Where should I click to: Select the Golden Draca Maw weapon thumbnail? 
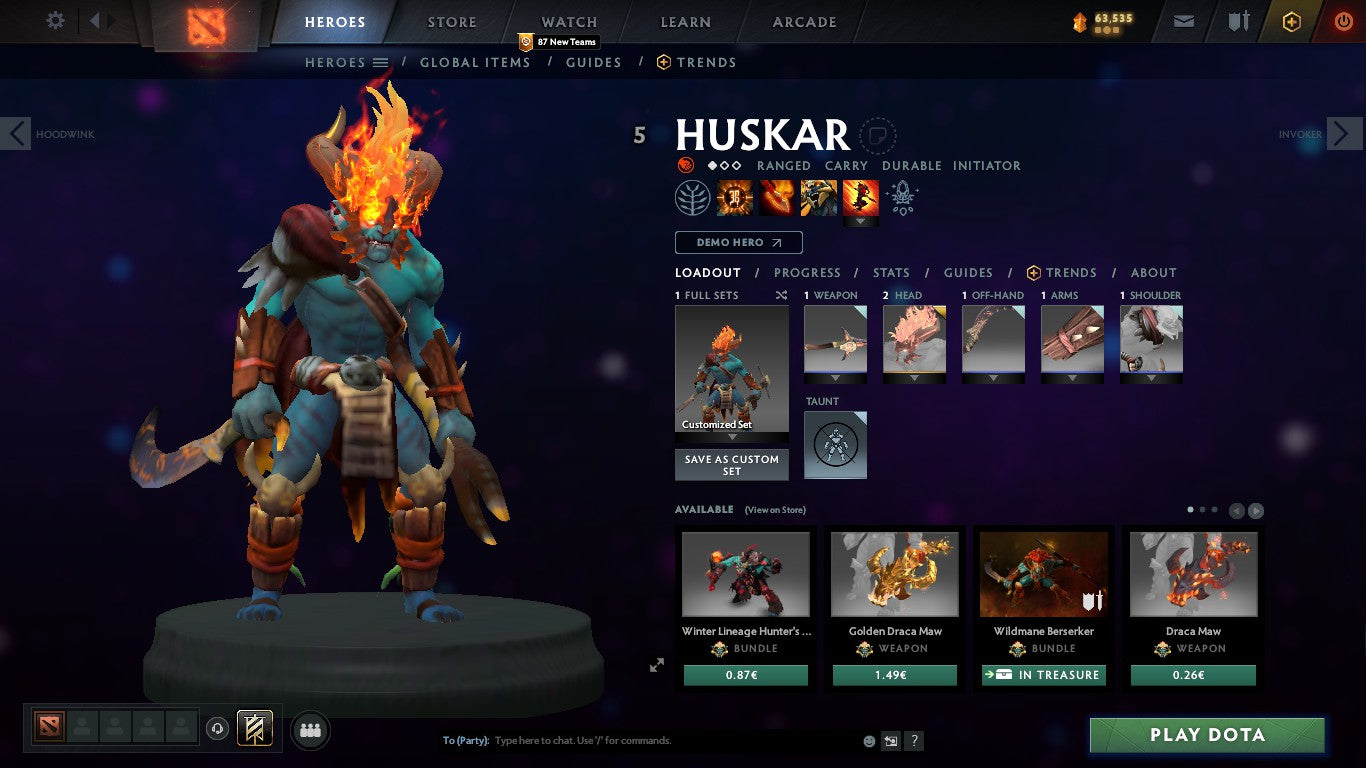[x=894, y=574]
